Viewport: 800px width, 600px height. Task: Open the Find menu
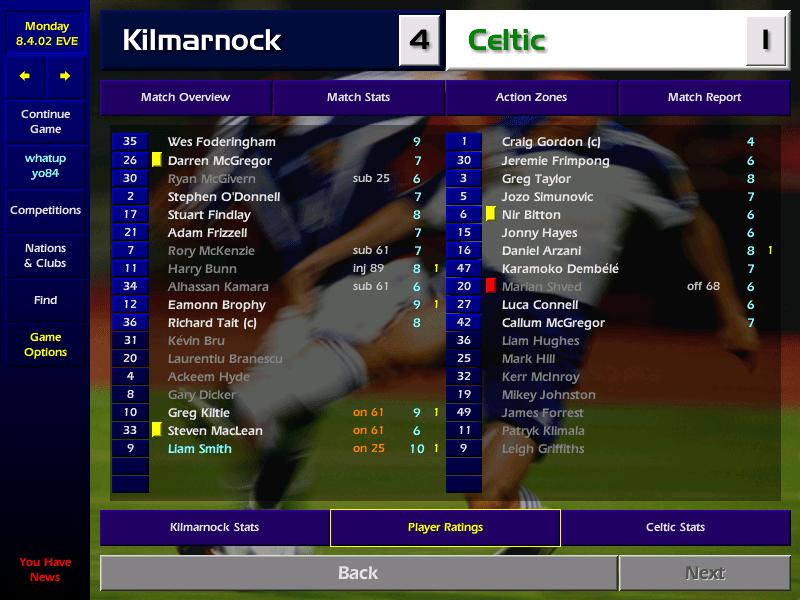coord(45,300)
